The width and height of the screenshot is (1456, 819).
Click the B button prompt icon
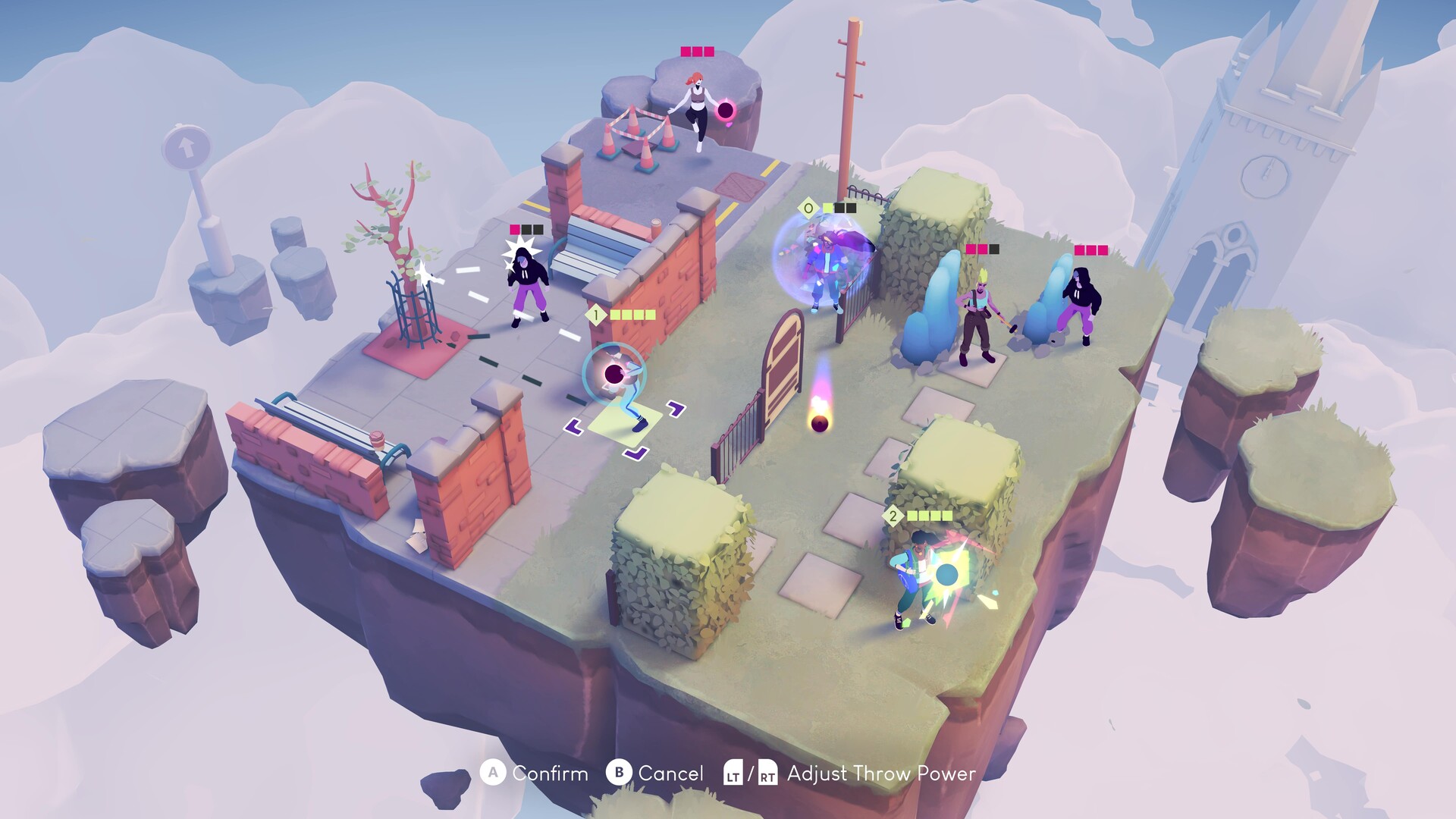(618, 774)
